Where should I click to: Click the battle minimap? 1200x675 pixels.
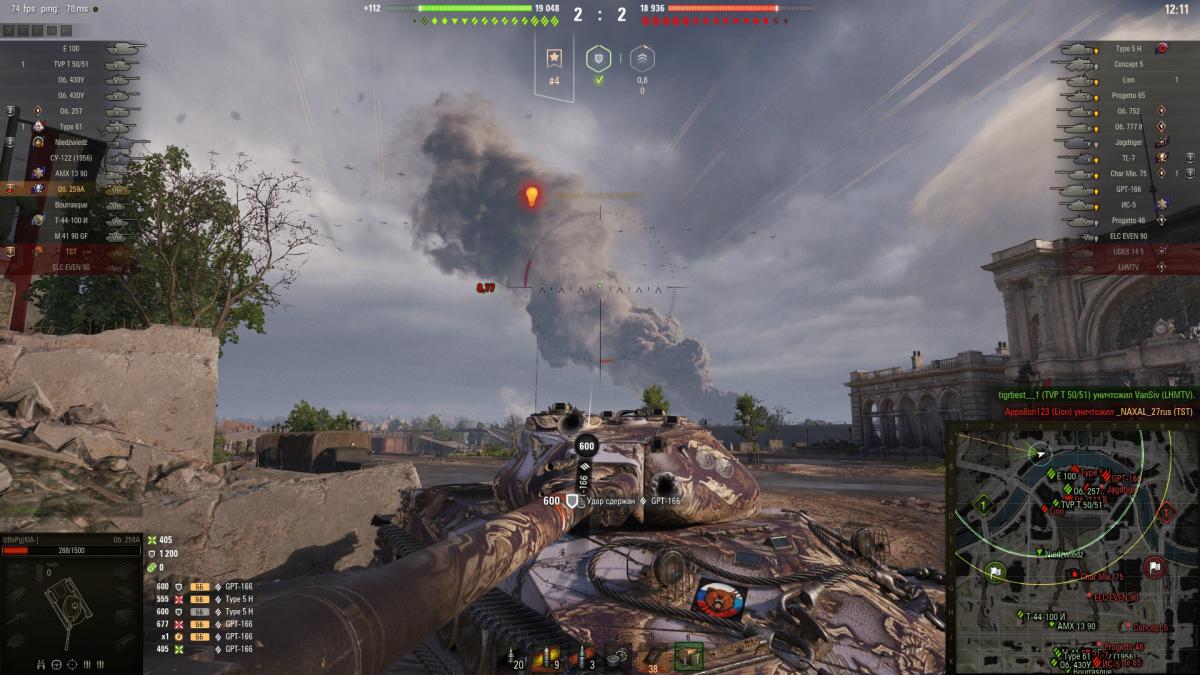pos(1071,546)
